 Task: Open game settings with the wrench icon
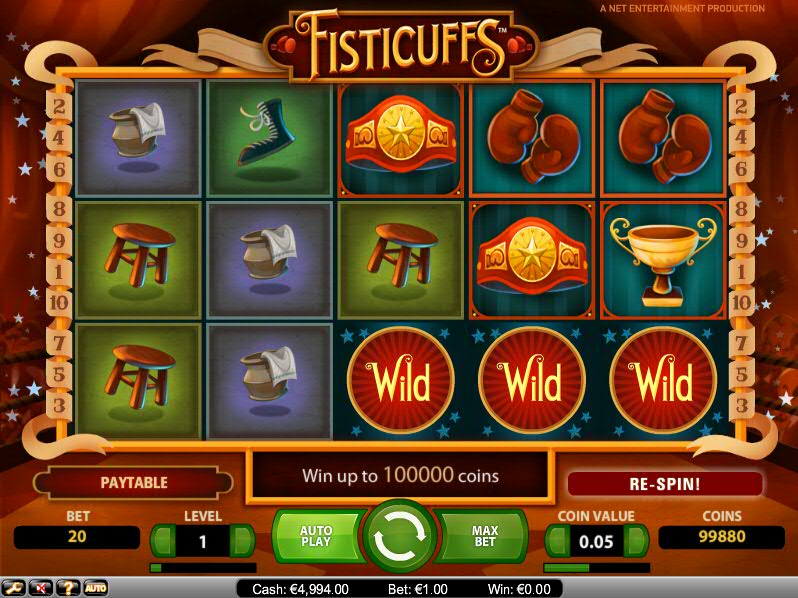tap(15, 587)
